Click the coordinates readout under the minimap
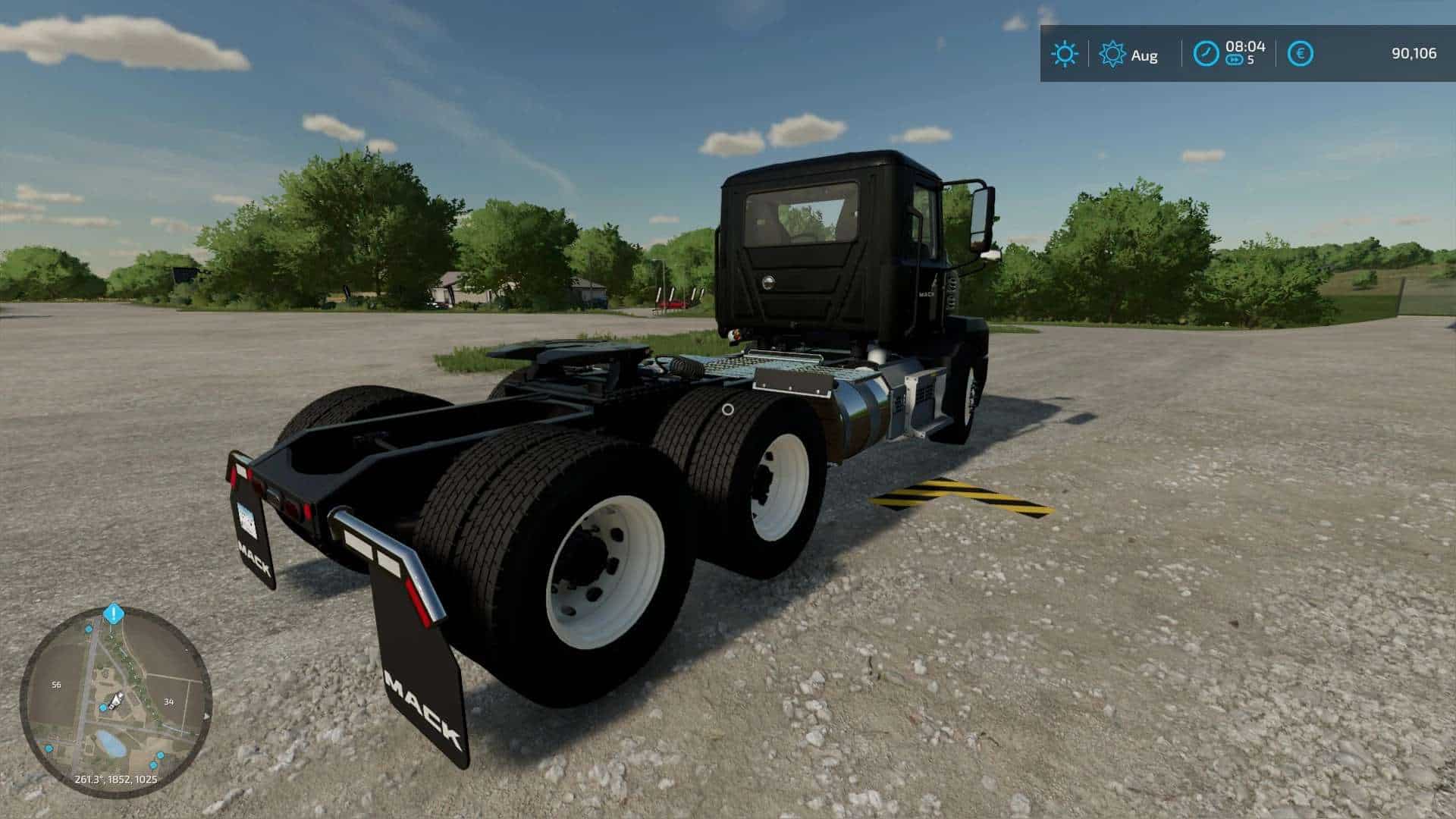Screen dimensions: 1456x819 [x=115, y=779]
